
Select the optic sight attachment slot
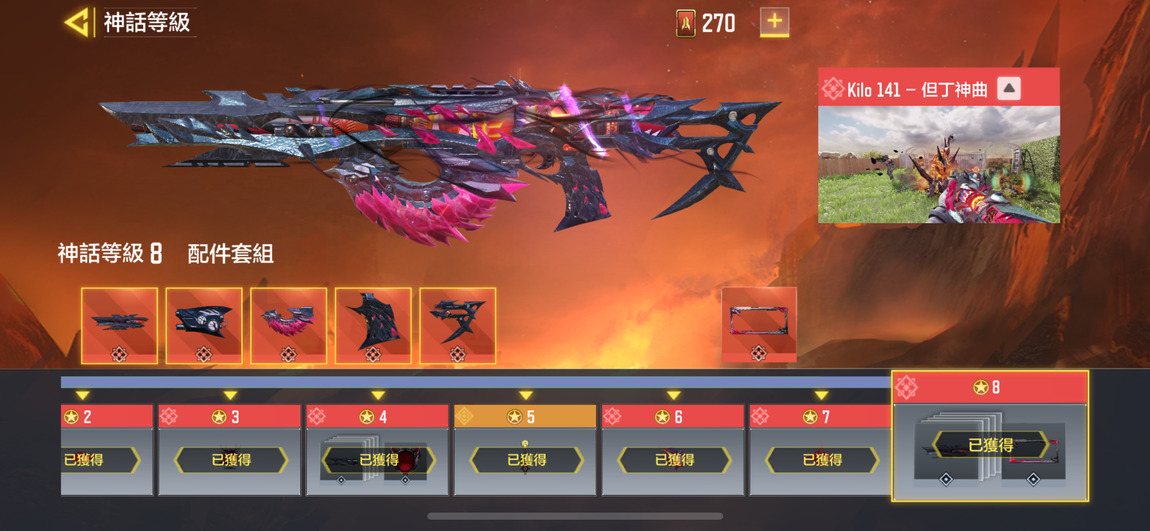pos(204,325)
